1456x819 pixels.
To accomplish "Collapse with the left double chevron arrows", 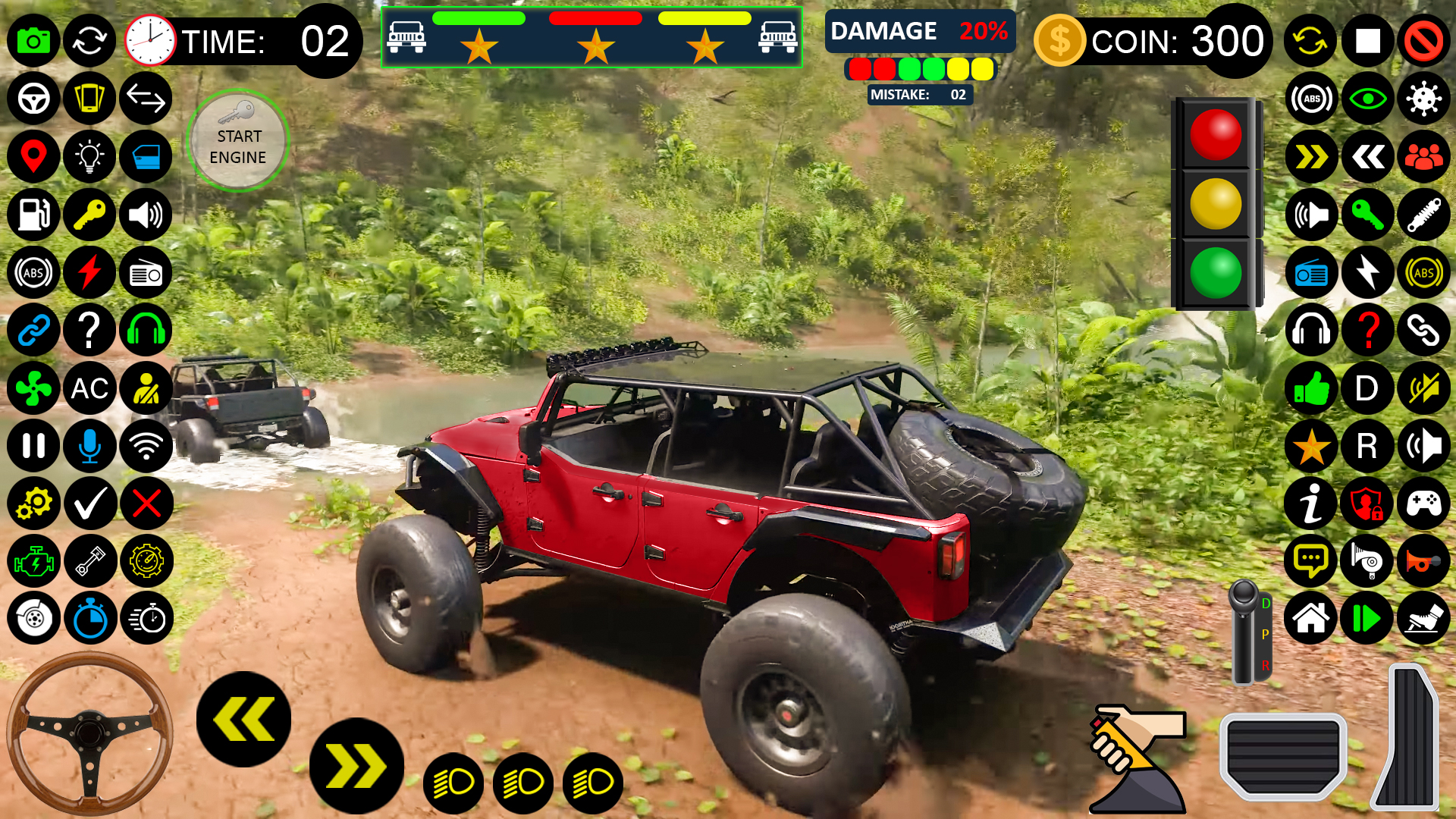I will (x=1367, y=157).
